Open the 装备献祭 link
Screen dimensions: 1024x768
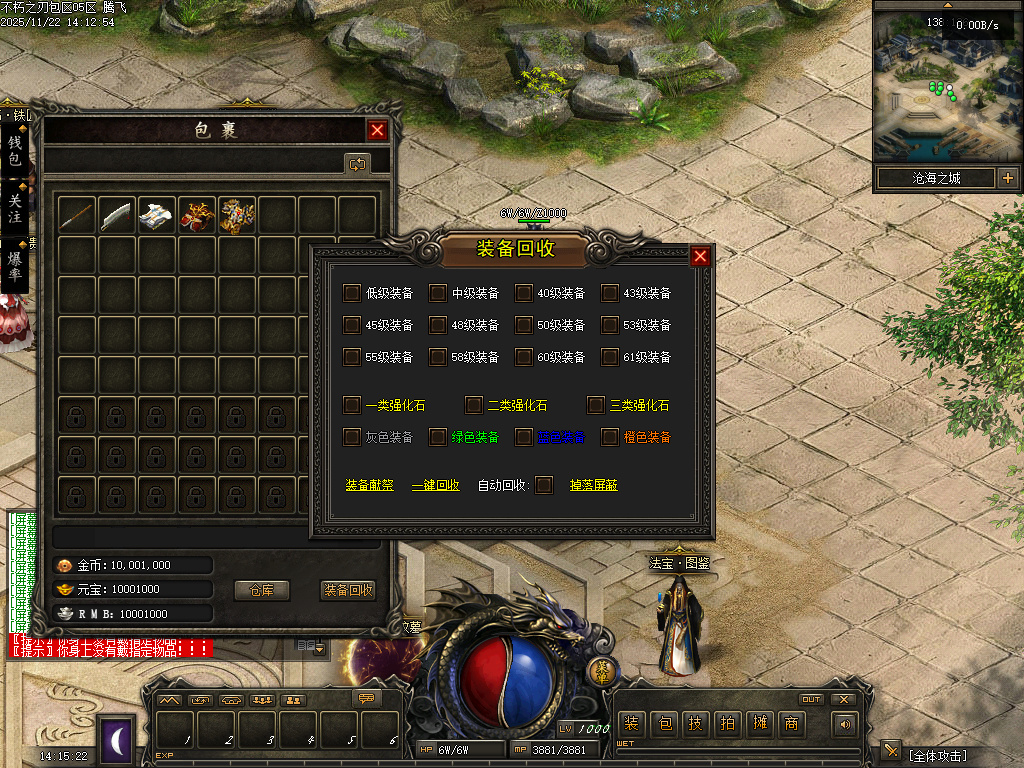[x=370, y=485]
